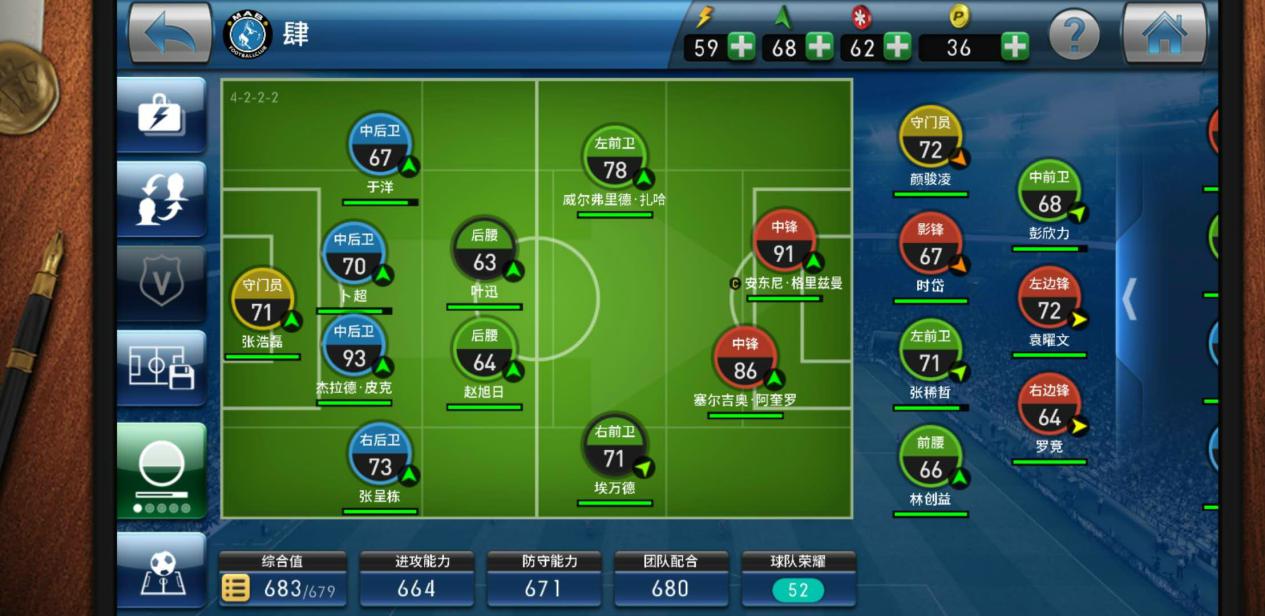The width and height of the screenshot is (1265, 616).
Task: Select goalkeeper 张浩磊 on the pitch
Action: tap(262, 302)
